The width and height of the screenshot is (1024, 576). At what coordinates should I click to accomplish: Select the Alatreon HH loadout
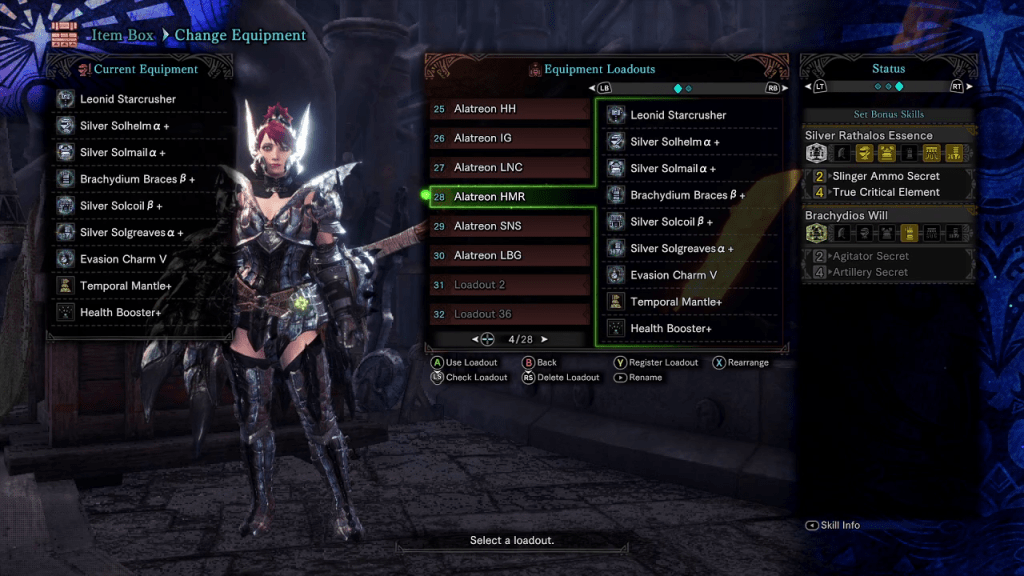[x=510, y=109]
